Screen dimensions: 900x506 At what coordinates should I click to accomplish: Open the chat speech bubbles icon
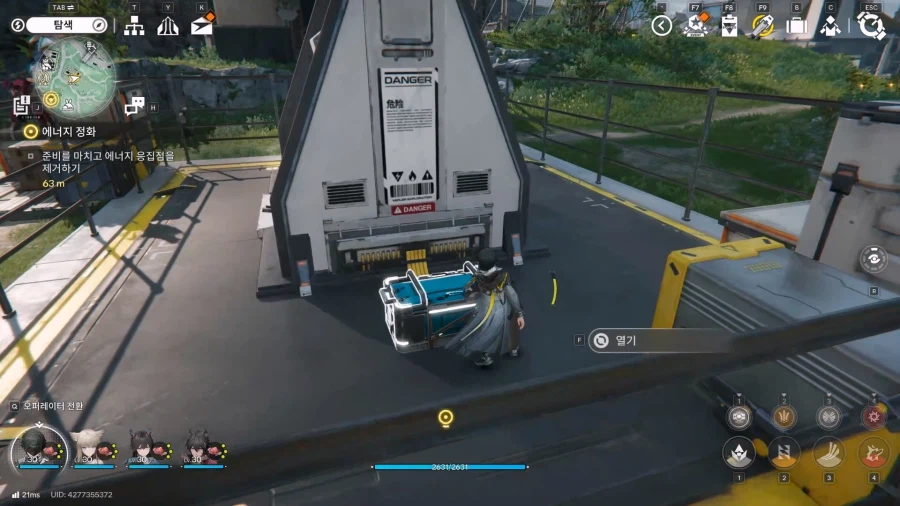(x=134, y=104)
